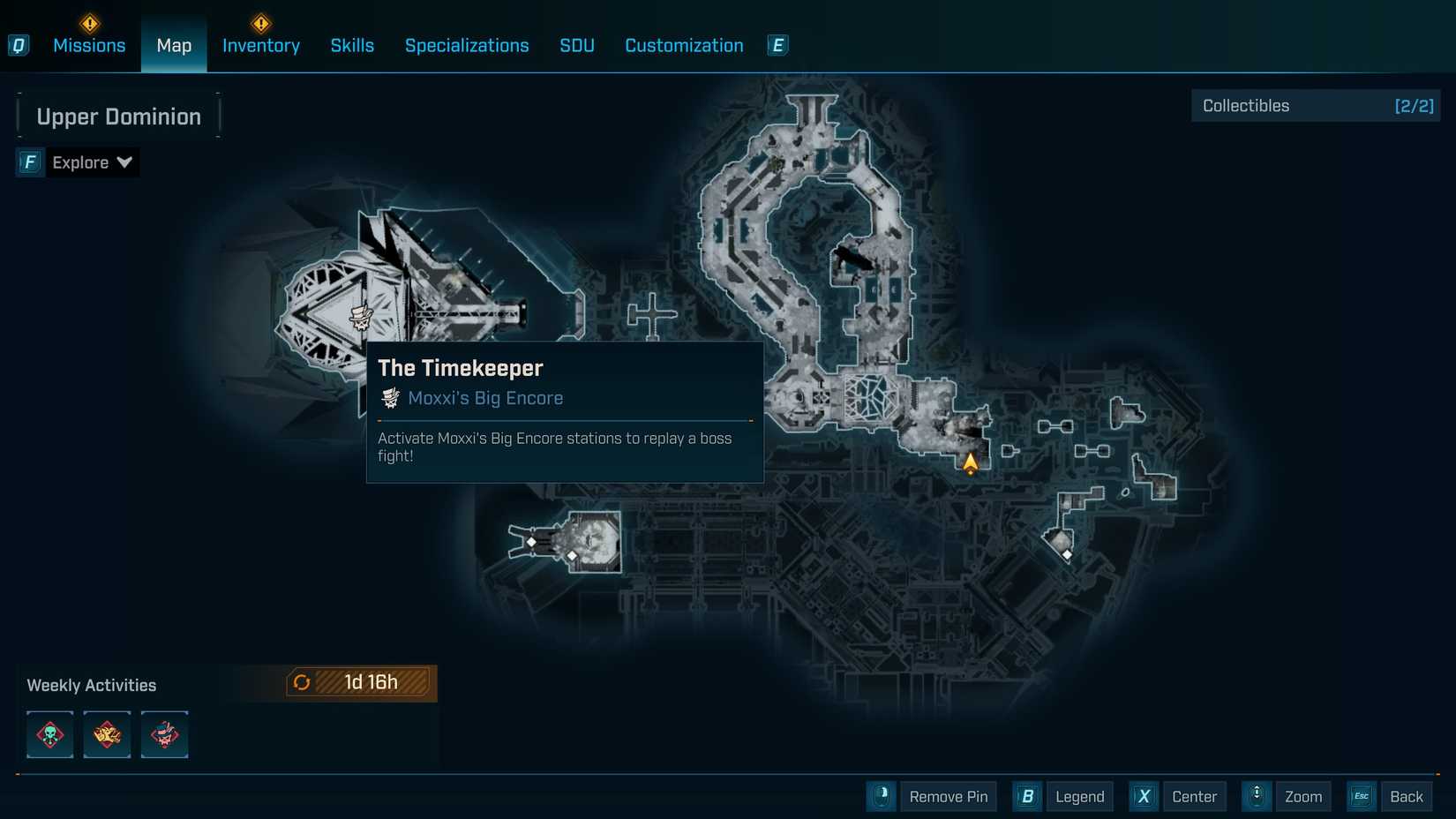Switch to the Inventory tab
Screen dimensions: 1456x819
click(x=260, y=45)
